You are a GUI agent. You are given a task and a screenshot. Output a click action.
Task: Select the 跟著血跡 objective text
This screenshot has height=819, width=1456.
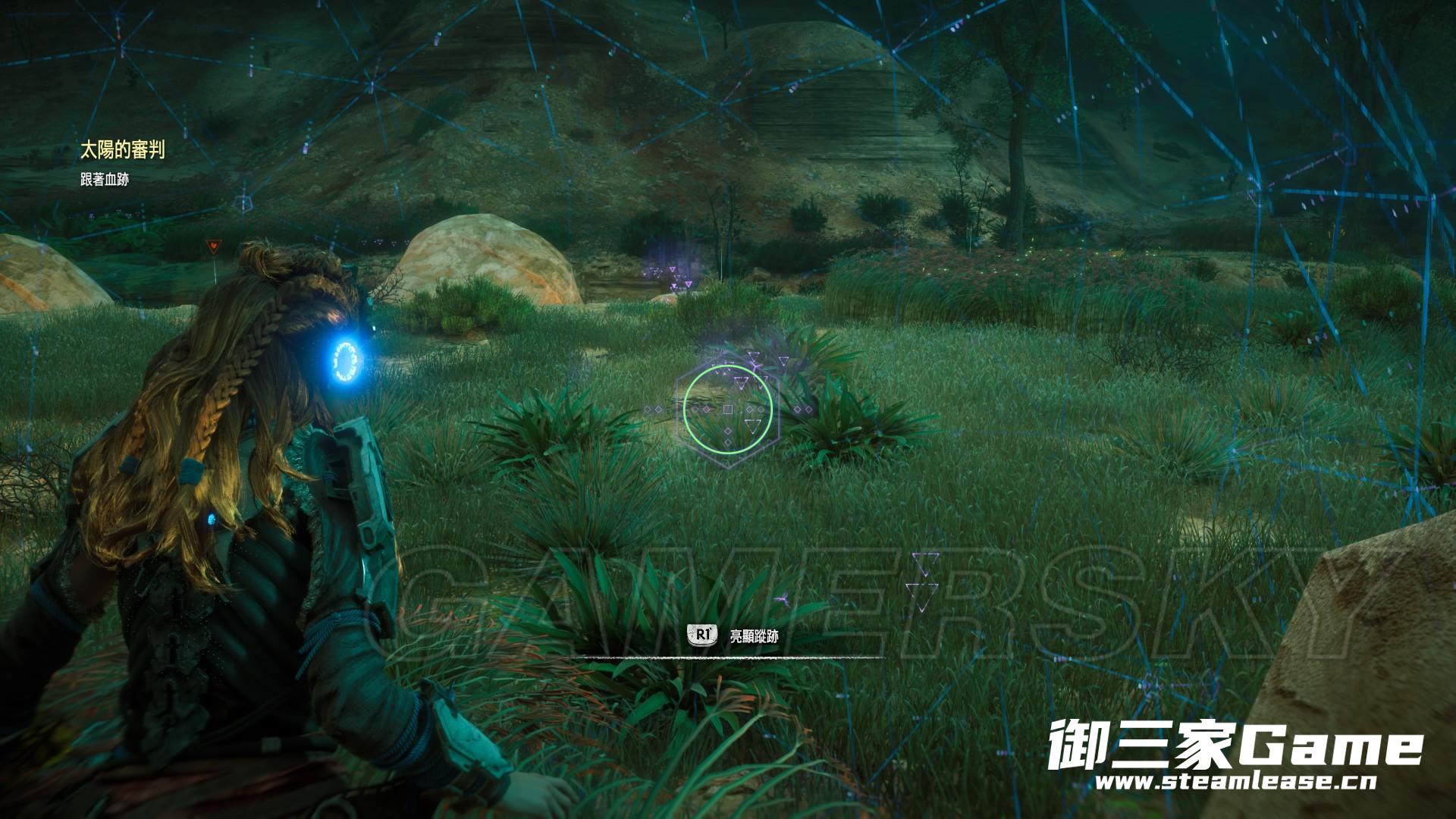point(105,179)
